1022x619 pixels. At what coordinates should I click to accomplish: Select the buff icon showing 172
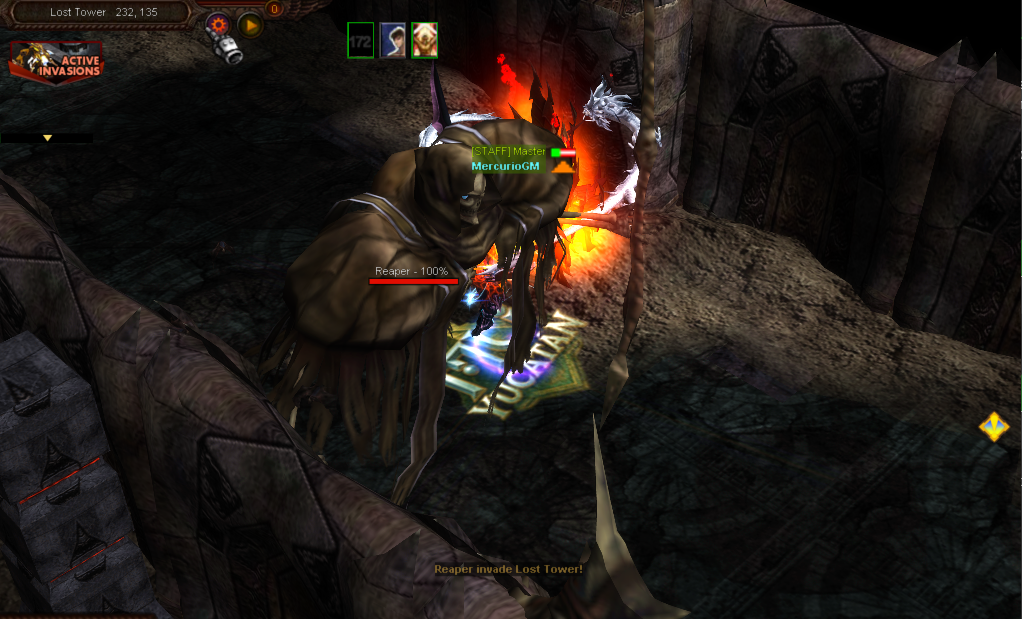[x=360, y=40]
